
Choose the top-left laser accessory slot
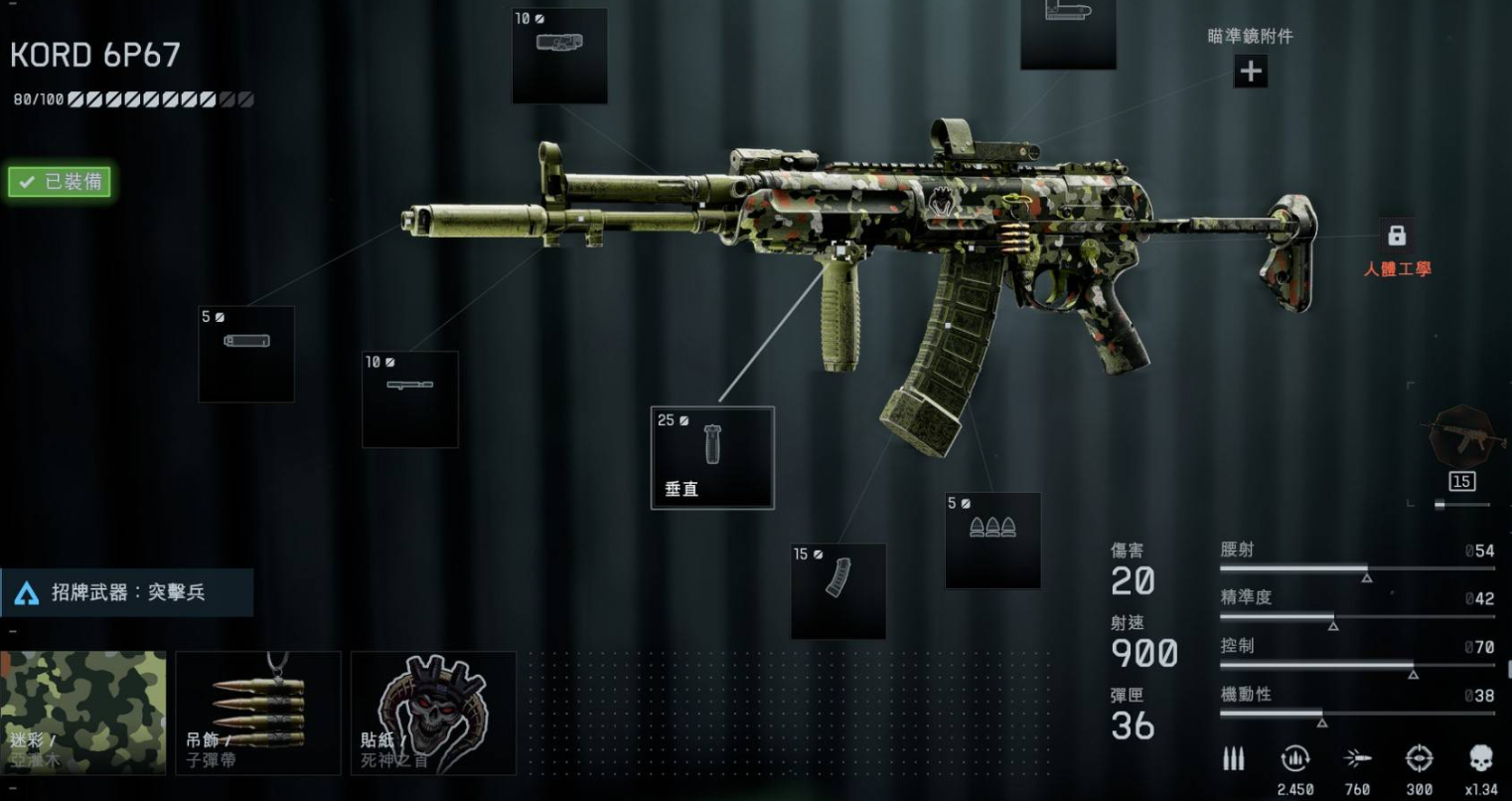click(x=559, y=55)
